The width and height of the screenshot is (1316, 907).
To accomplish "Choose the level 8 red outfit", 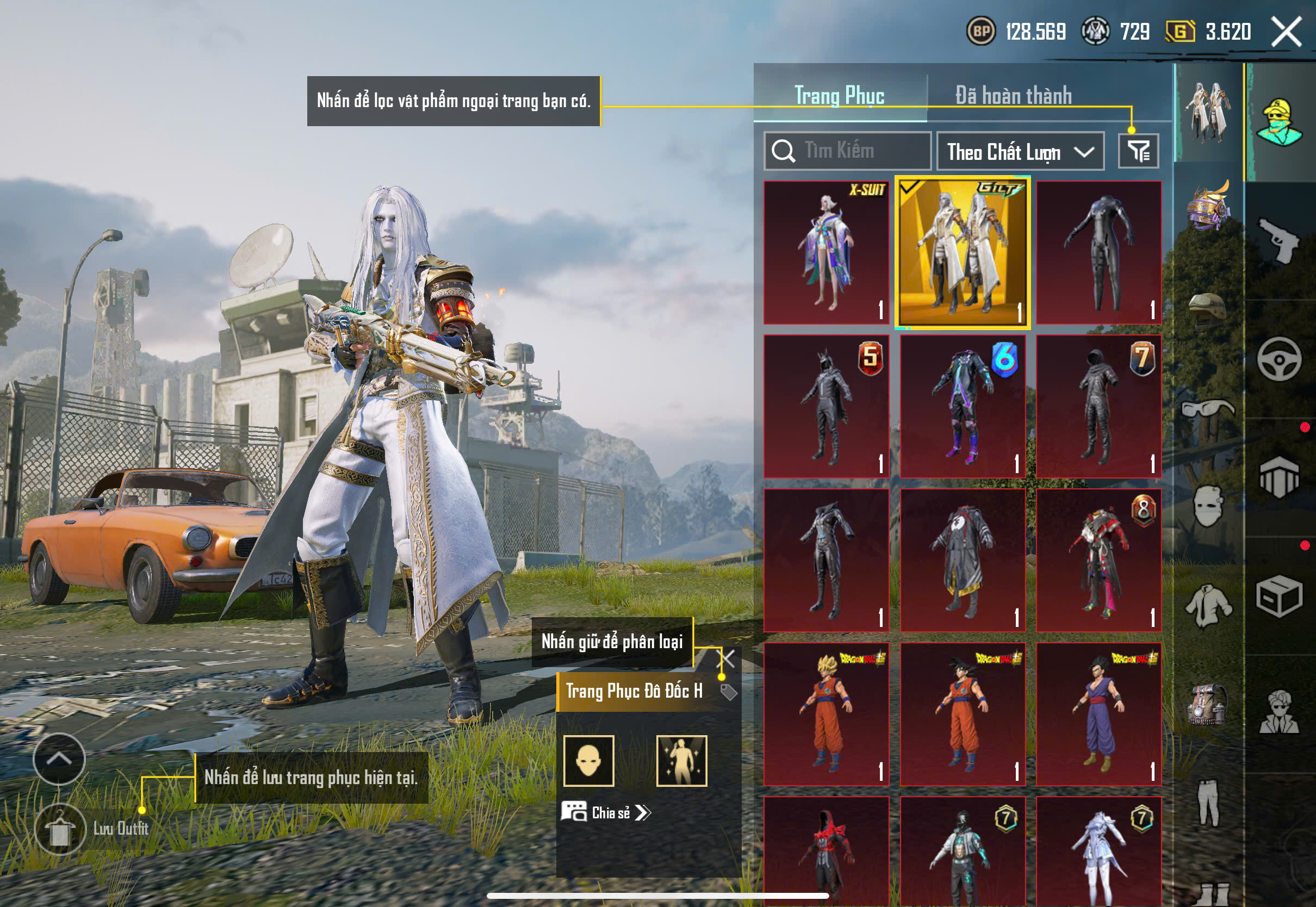I will click(1098, 560).
